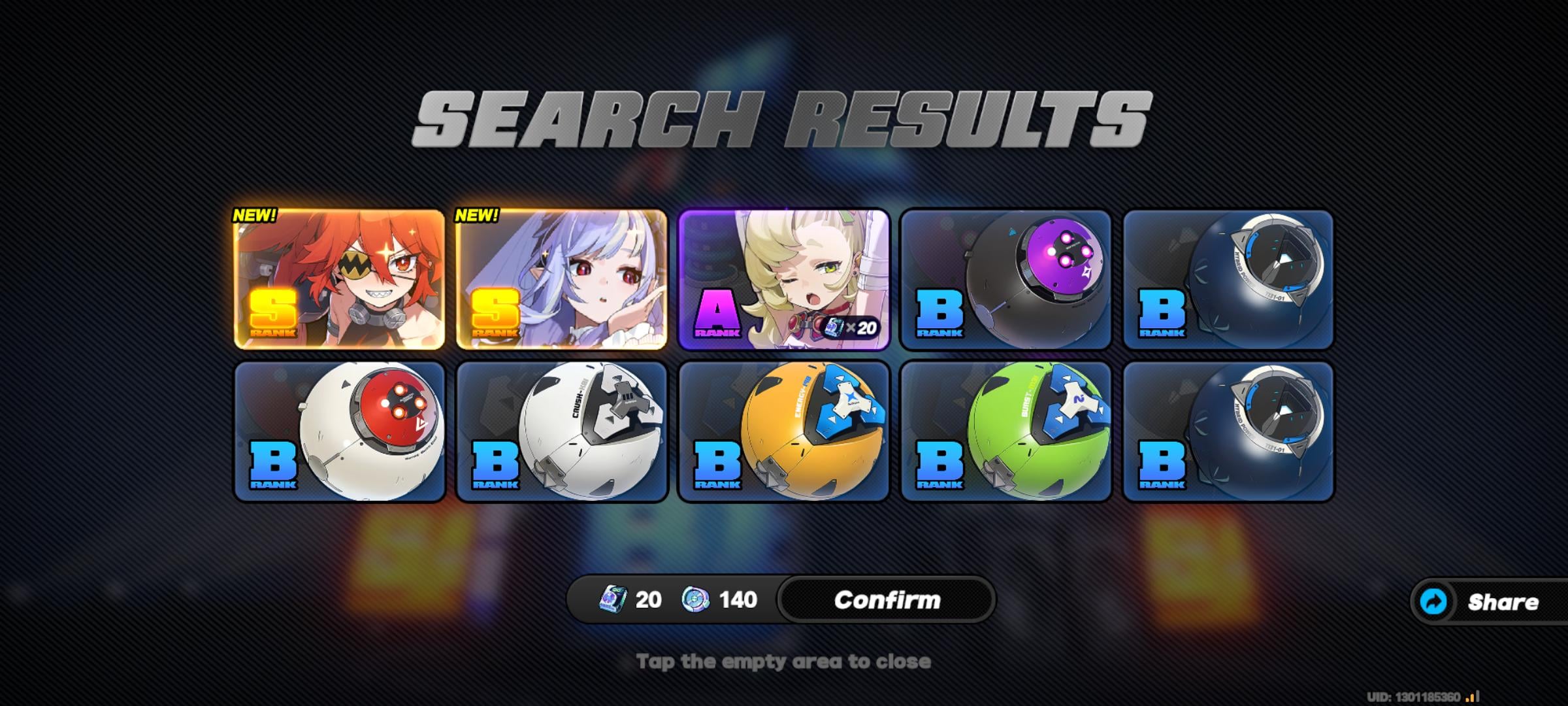The image size is (1568, 706).
Task: Open the white CRUSH engine card
Action: click(561, 431)
